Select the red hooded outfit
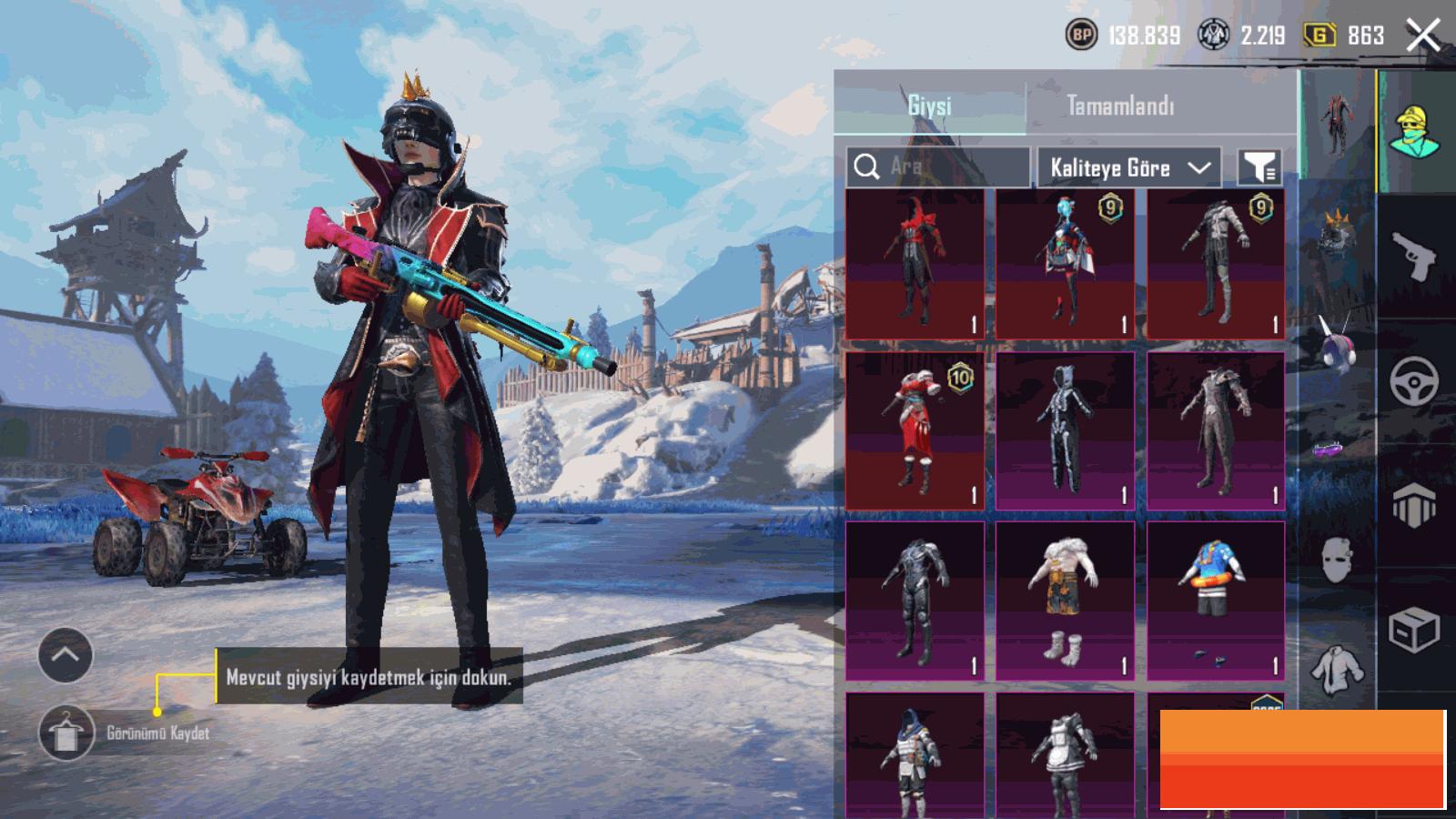This screenshot has height=819, width=1456. pyautogui.click(x=915, y=264)
